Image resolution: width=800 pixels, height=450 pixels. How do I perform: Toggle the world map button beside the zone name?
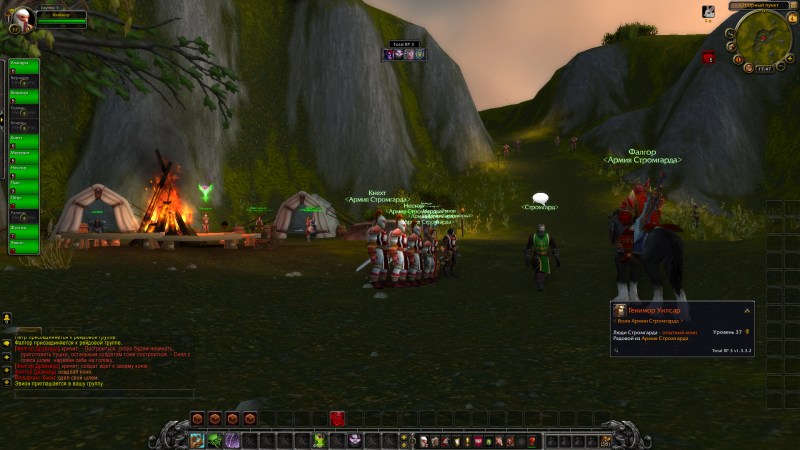(x=795, y=6)
